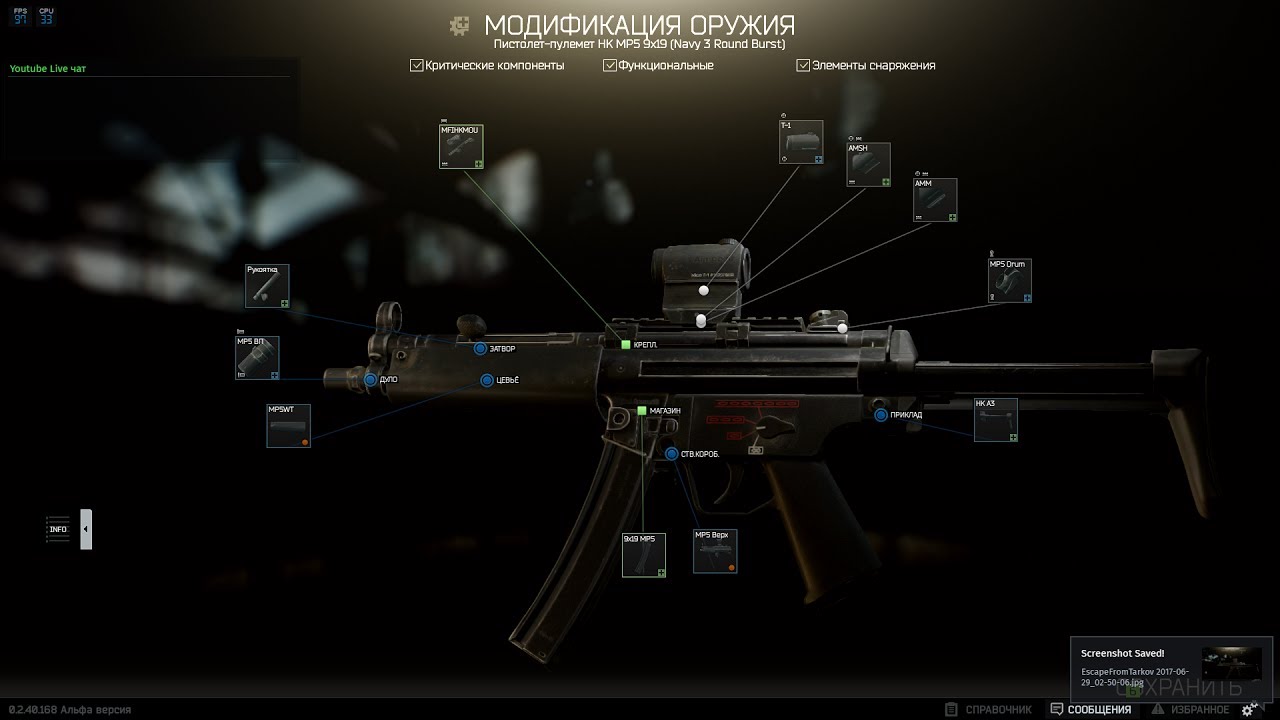Click the ДУЛО muzzle node on weapon
This screenshot has height=720, width=1280.
370,380
